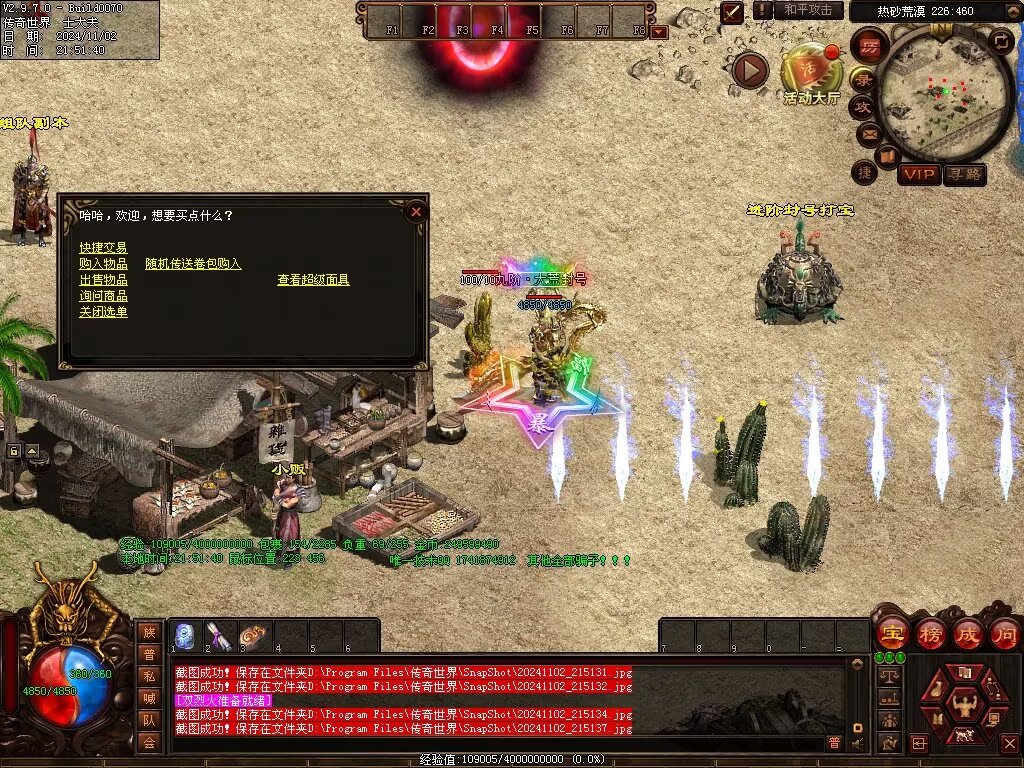Close the merchant dialogue window
Viewport: 1024px width, 768px height.
(x=416, y=211)
